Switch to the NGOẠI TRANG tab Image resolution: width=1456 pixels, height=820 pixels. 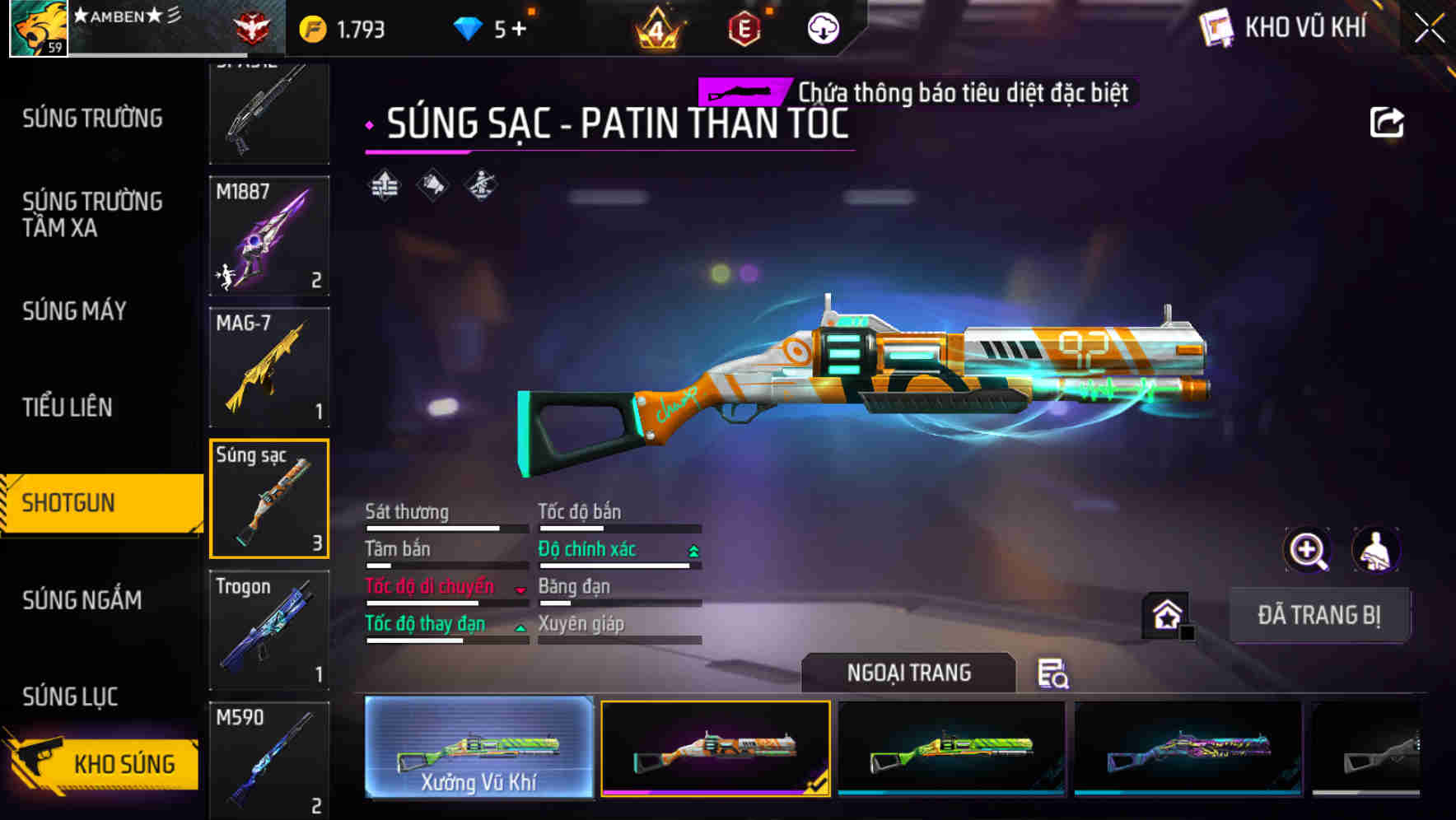(909, 672)
